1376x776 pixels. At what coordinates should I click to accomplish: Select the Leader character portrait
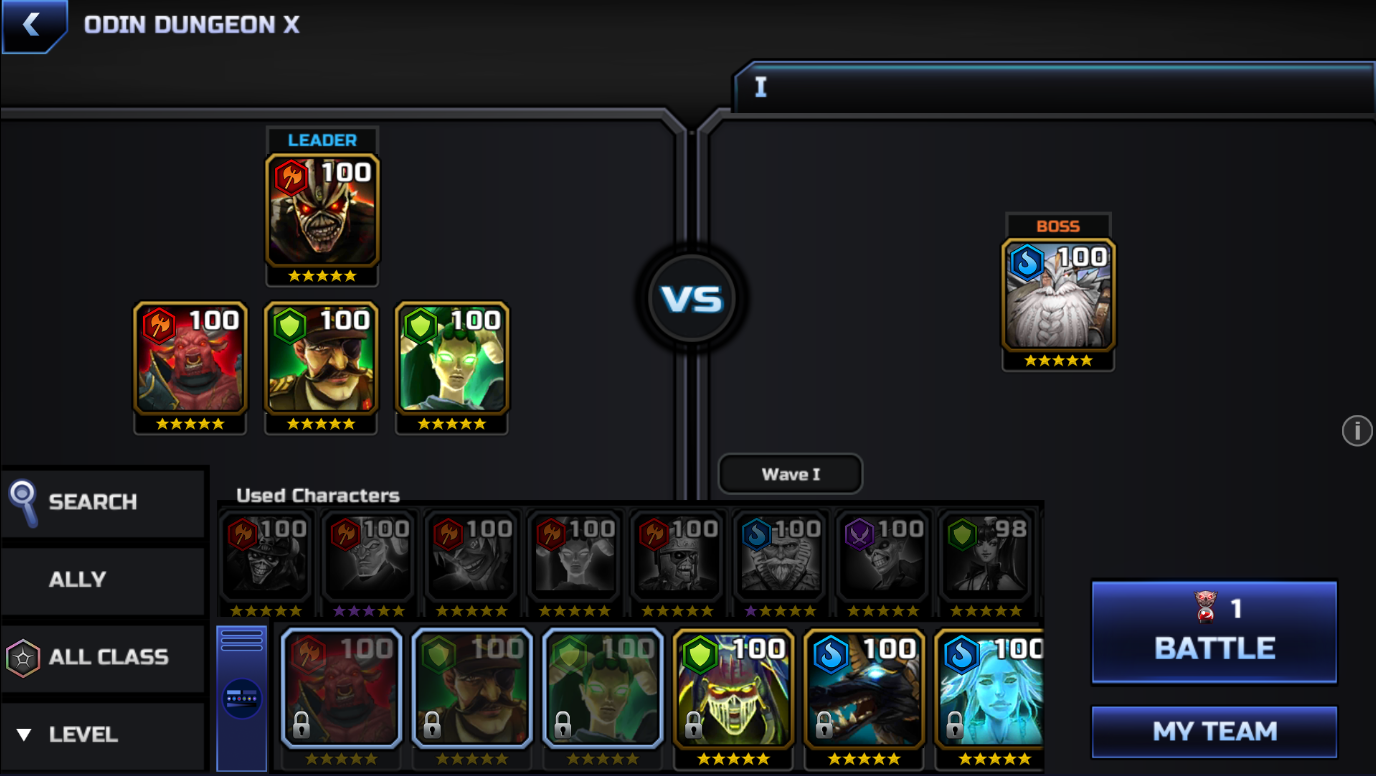point(322,212)
